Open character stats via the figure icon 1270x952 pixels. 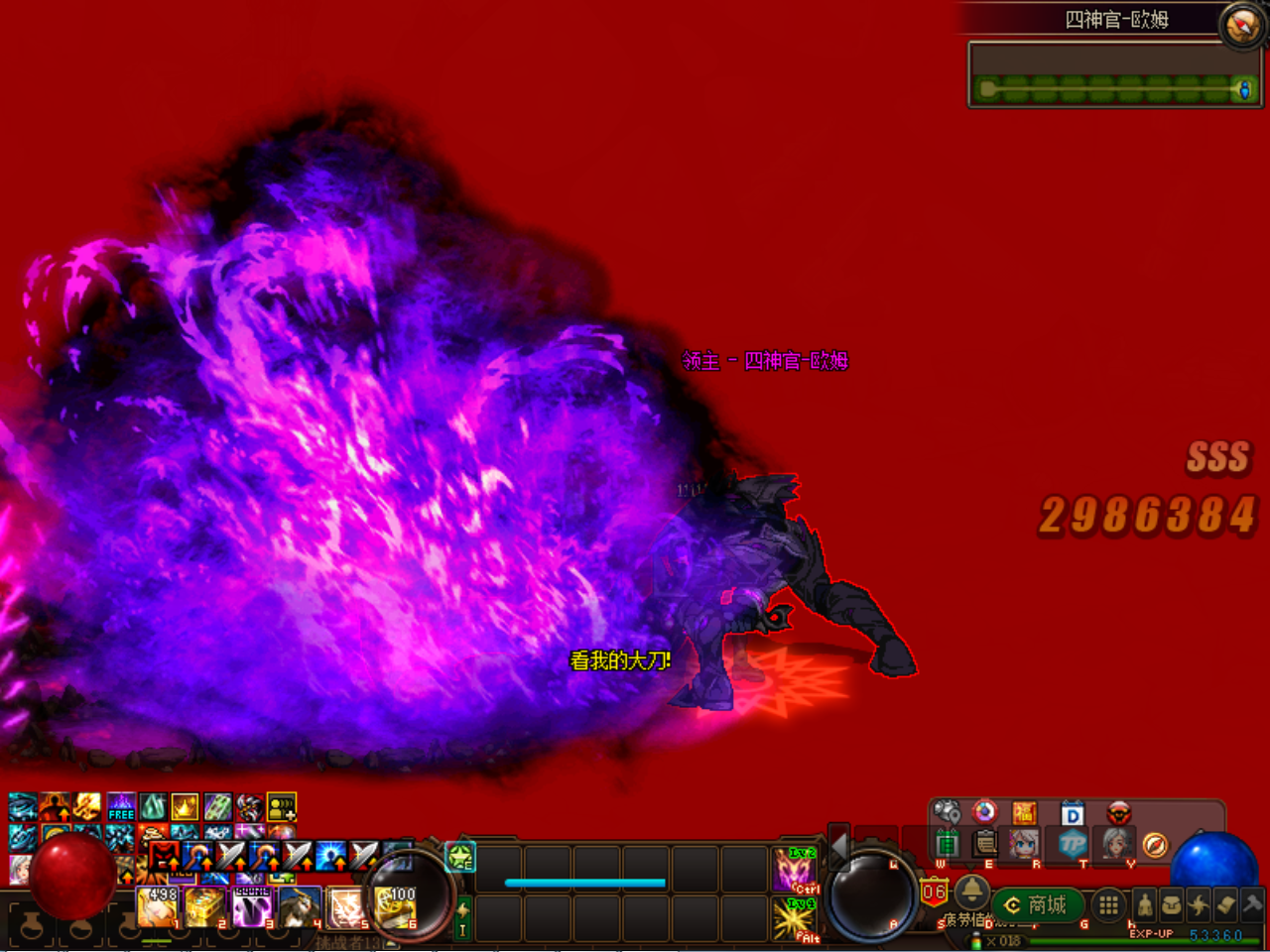pos(1145,905)
